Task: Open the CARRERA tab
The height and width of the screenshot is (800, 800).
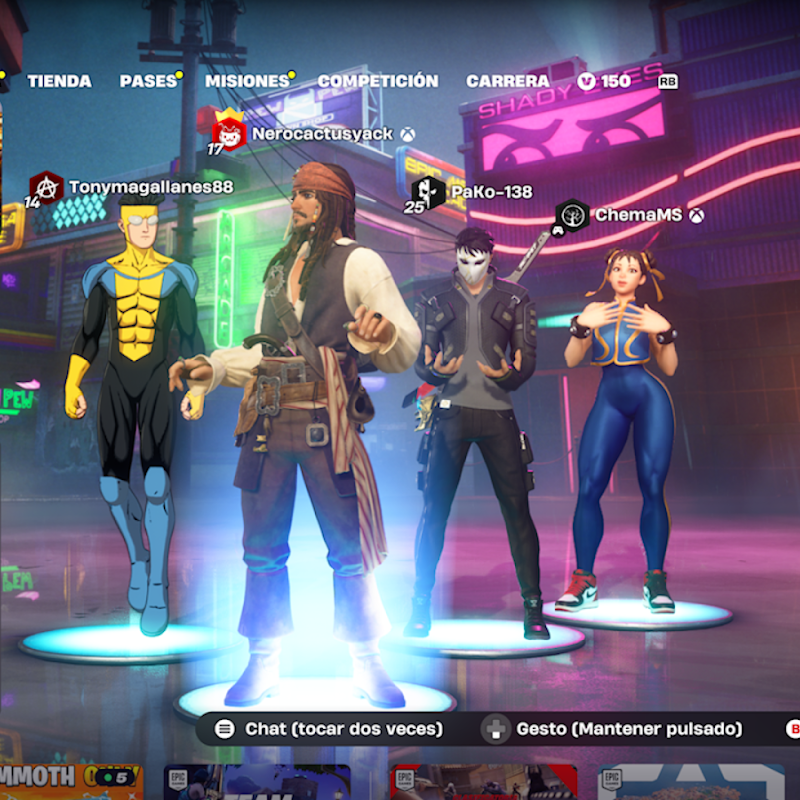Action: coord(507,81)
